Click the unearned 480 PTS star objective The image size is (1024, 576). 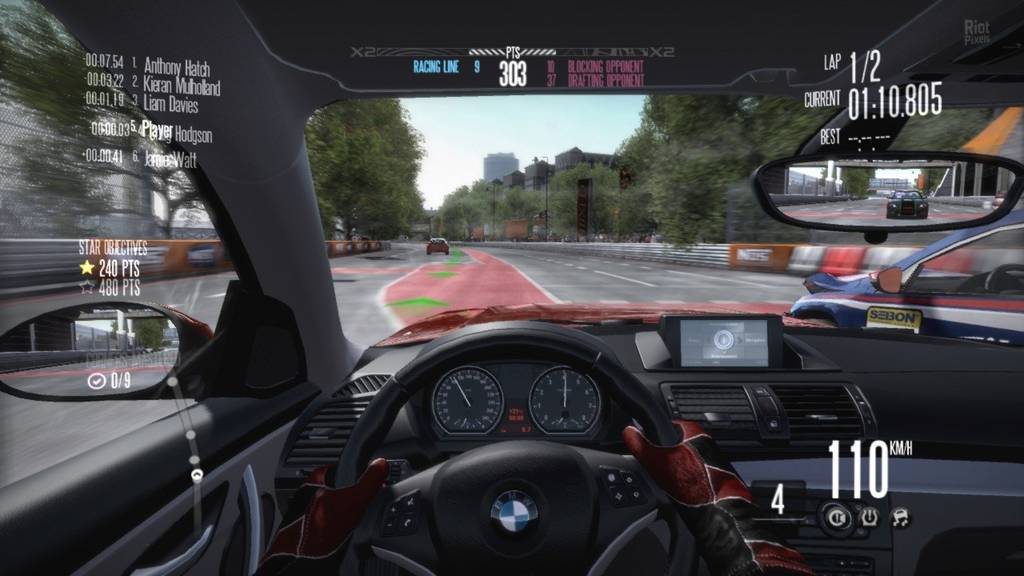(x=87, y=288)
